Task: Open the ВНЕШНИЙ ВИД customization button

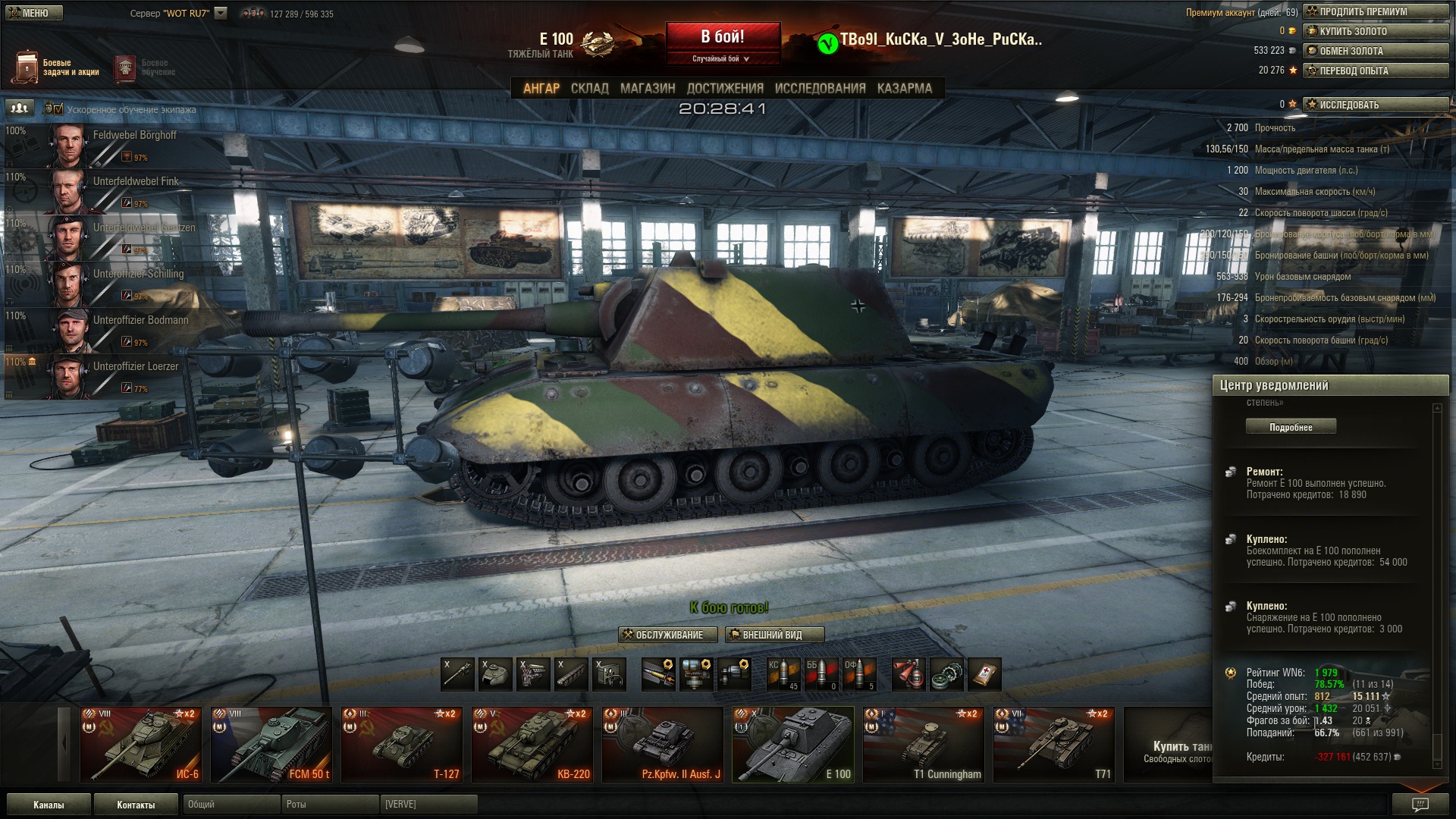Action: (x=774, y=635)
